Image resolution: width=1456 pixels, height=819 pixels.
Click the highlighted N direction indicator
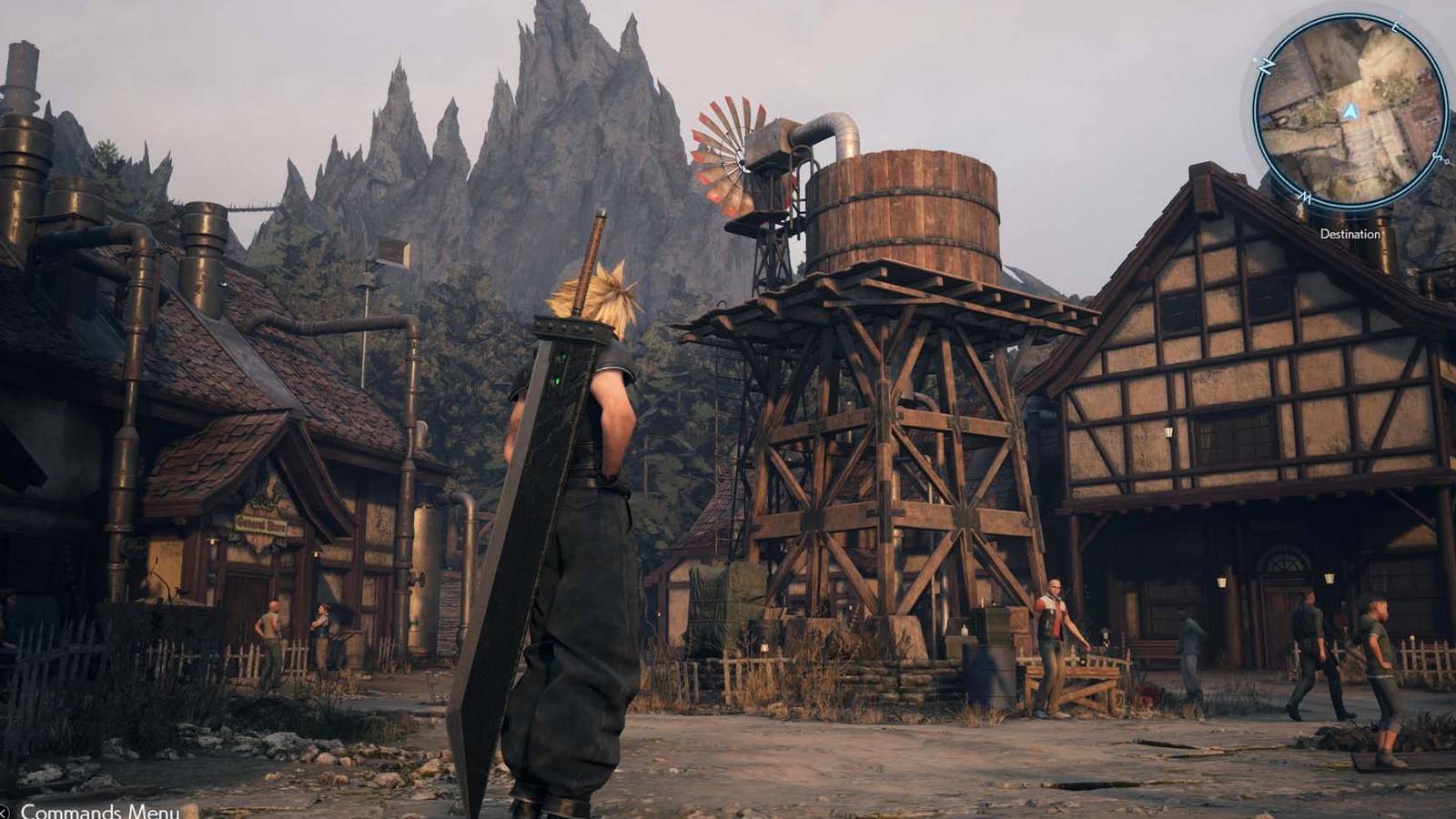pos(1265,66)
